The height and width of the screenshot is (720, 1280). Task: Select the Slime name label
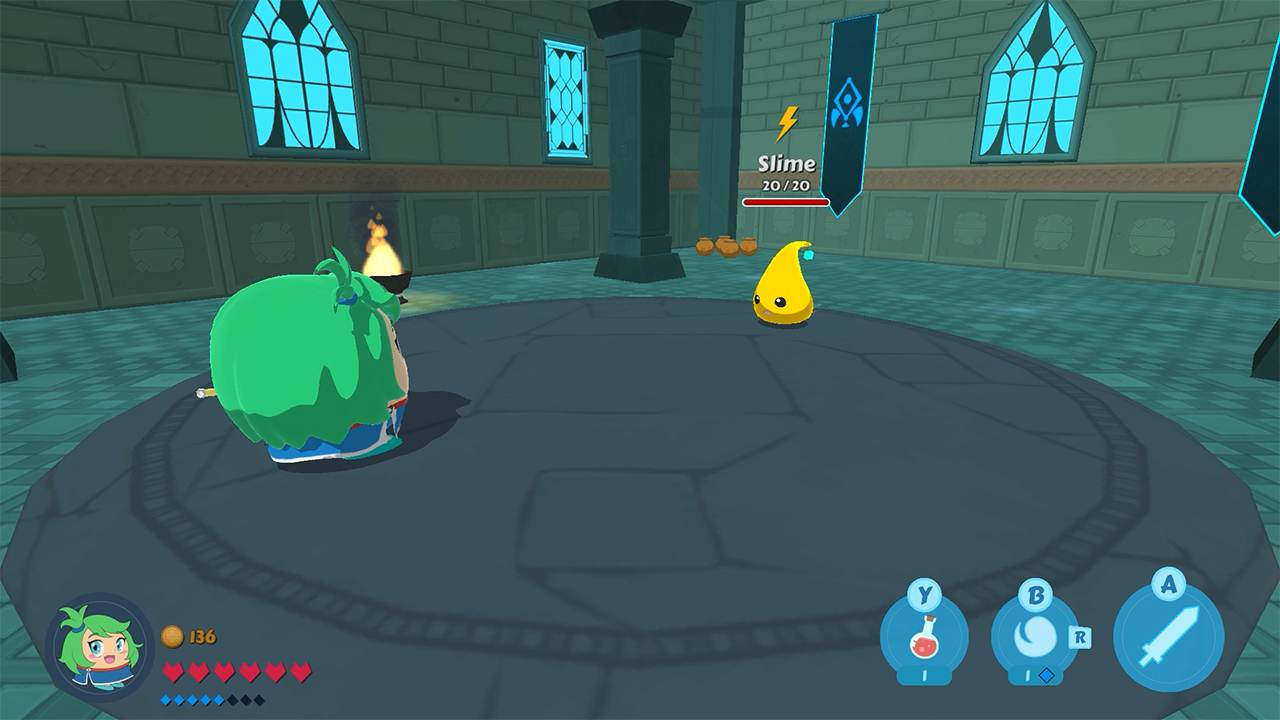785,163
